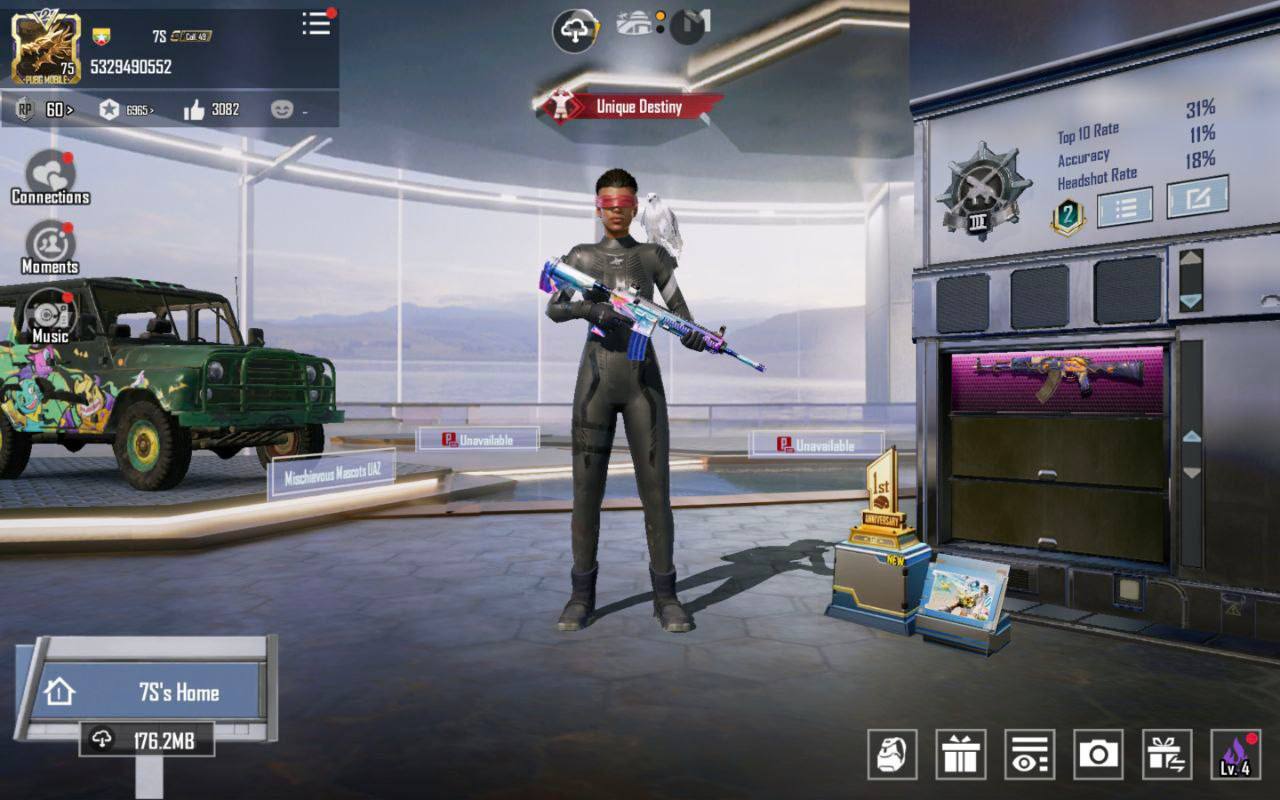Open the player avatar profile

tap(46, 47)
